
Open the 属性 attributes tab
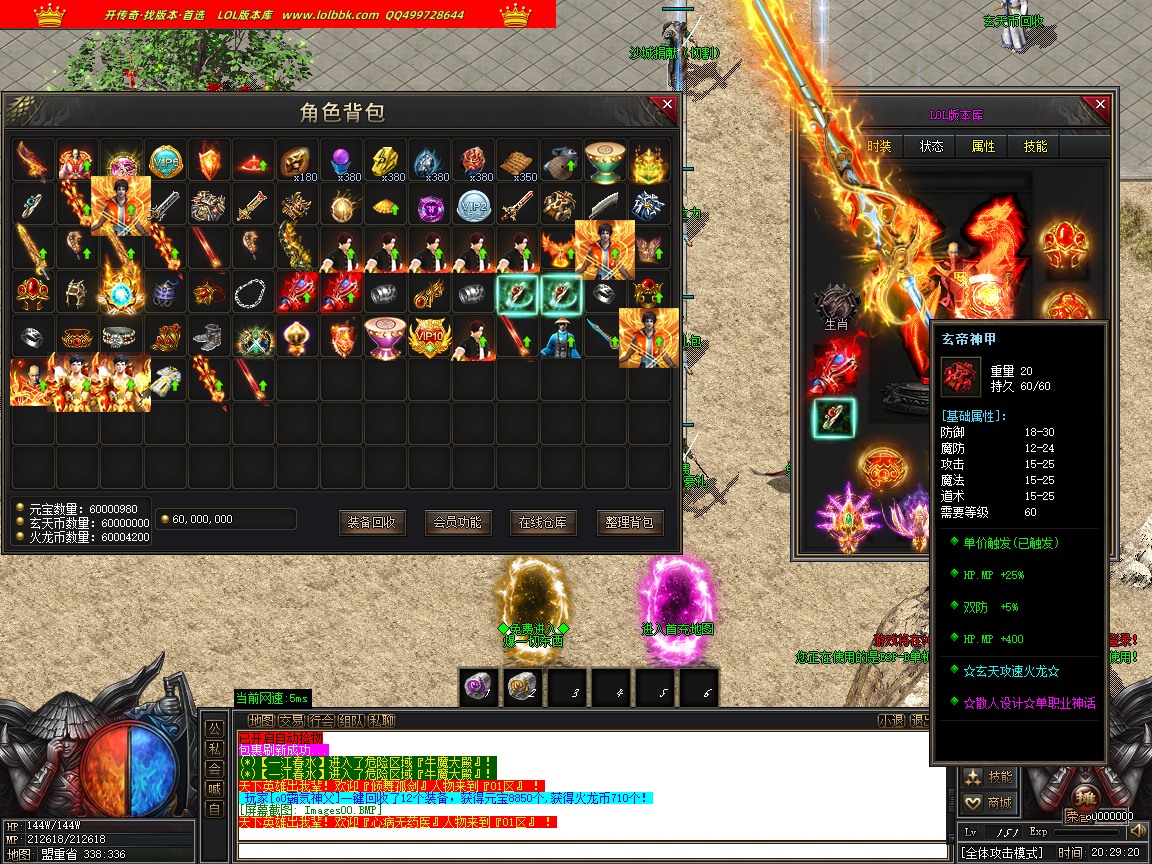tap(983, 146)
